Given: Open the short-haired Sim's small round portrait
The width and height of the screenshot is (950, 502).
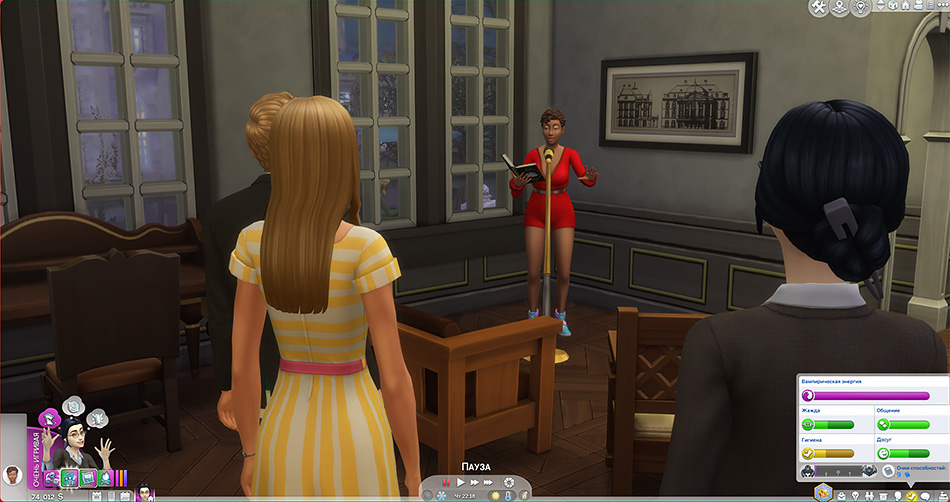Looking at the screenshot, I should tap(13, 475).
